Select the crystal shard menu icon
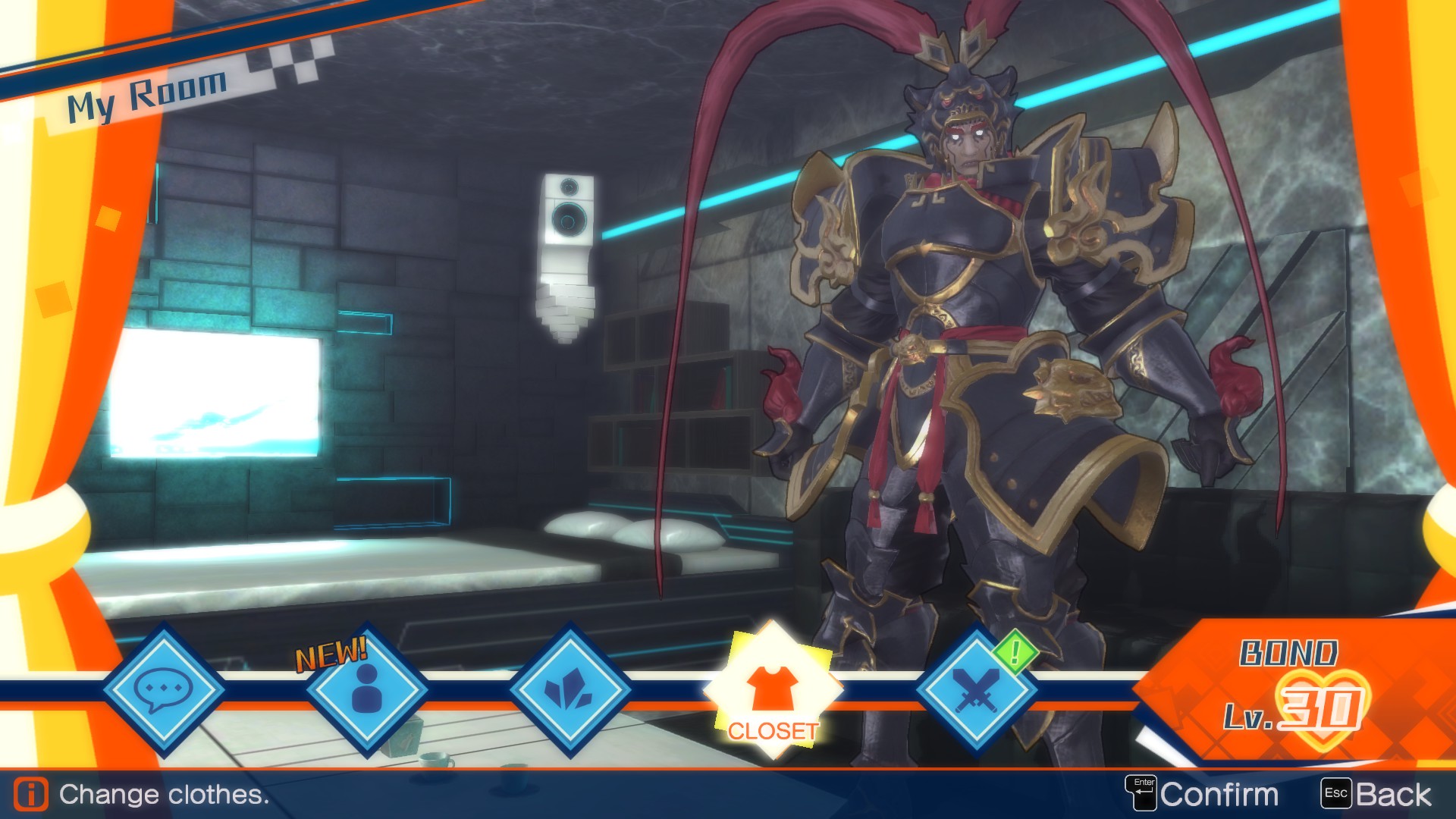Viewport: 1456px width, 819px height. [570, 692]
